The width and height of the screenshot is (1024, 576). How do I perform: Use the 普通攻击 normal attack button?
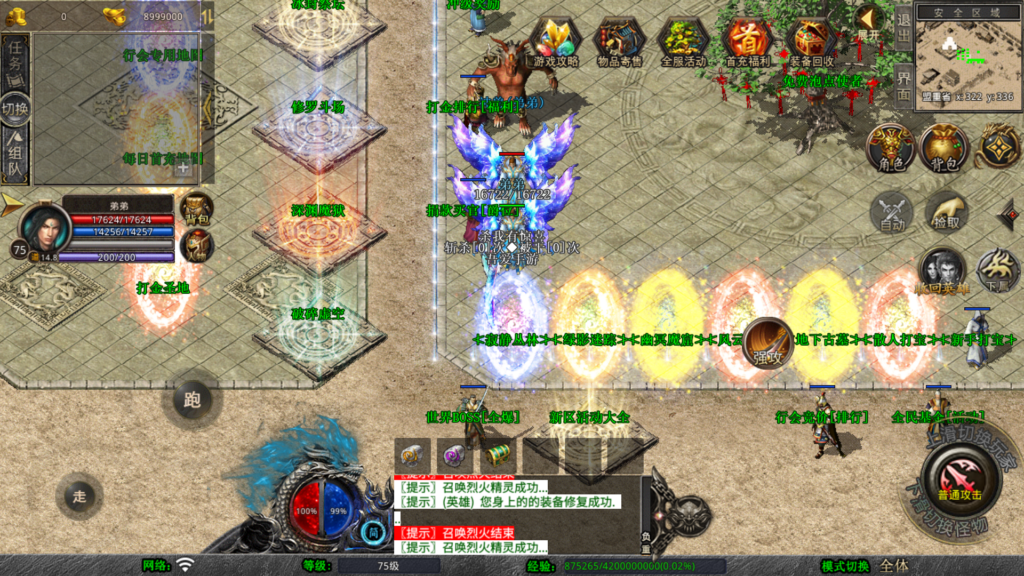tap(959, 476)
